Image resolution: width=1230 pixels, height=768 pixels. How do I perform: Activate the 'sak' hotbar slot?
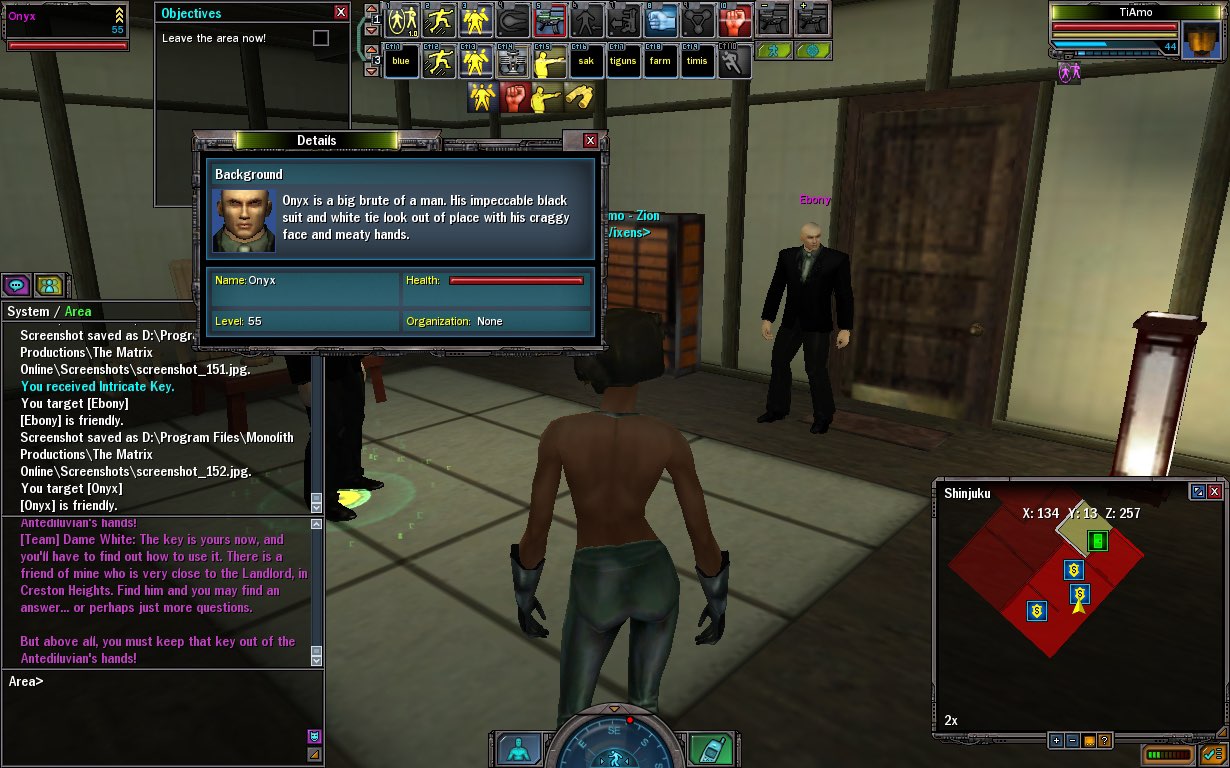click(586, 61)
